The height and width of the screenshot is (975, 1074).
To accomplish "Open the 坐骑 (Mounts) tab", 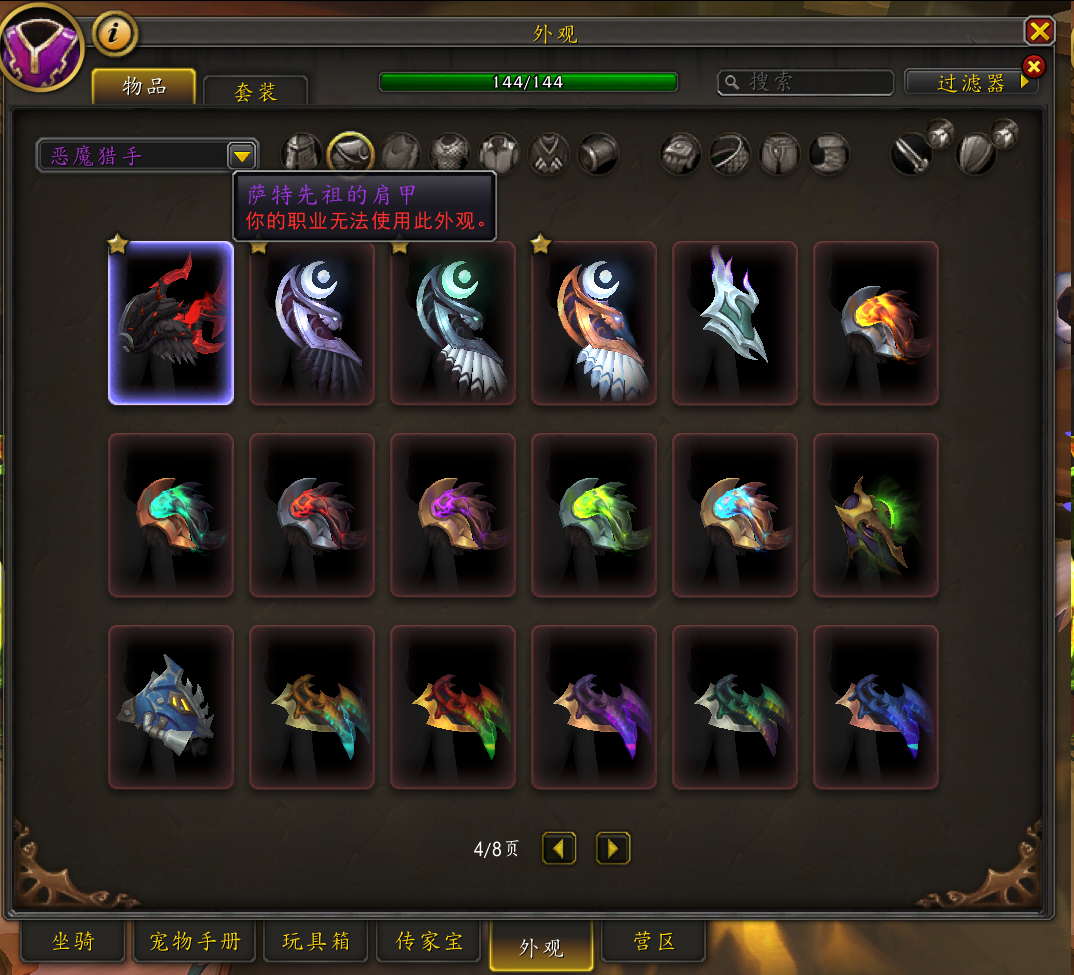I will 73,942.
